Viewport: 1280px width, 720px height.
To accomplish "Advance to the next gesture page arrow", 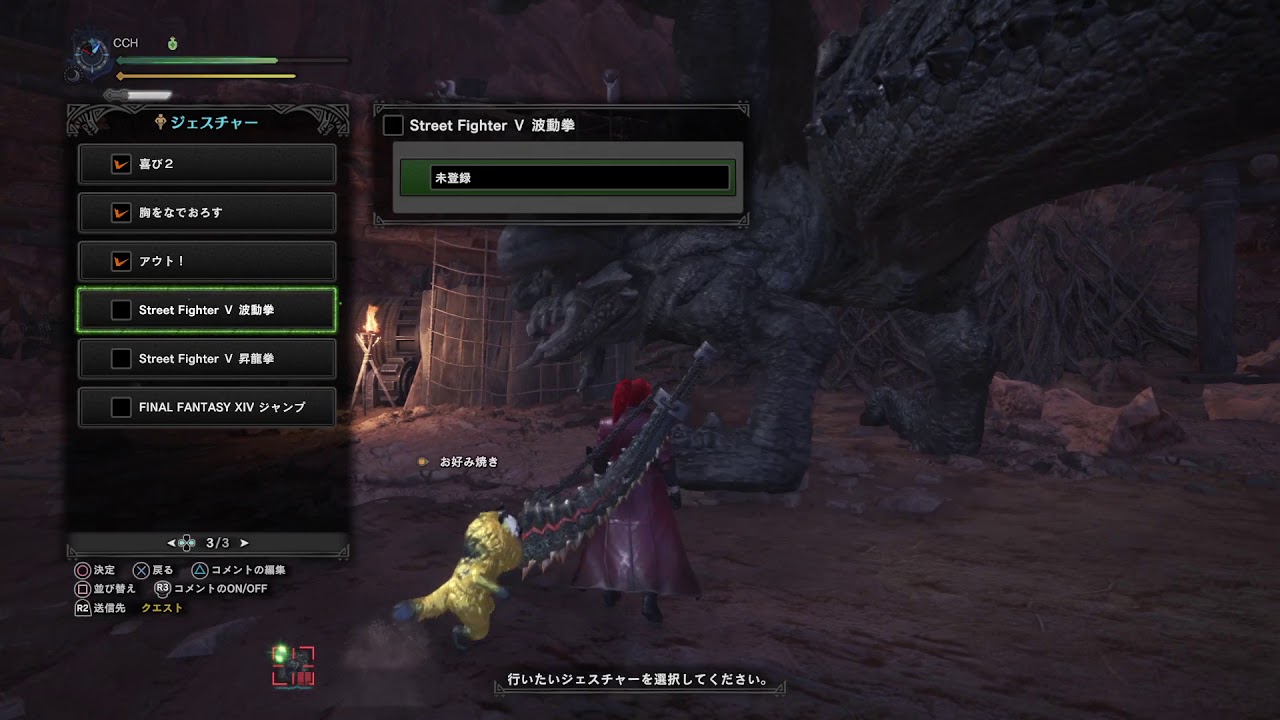I will point(244,543).
